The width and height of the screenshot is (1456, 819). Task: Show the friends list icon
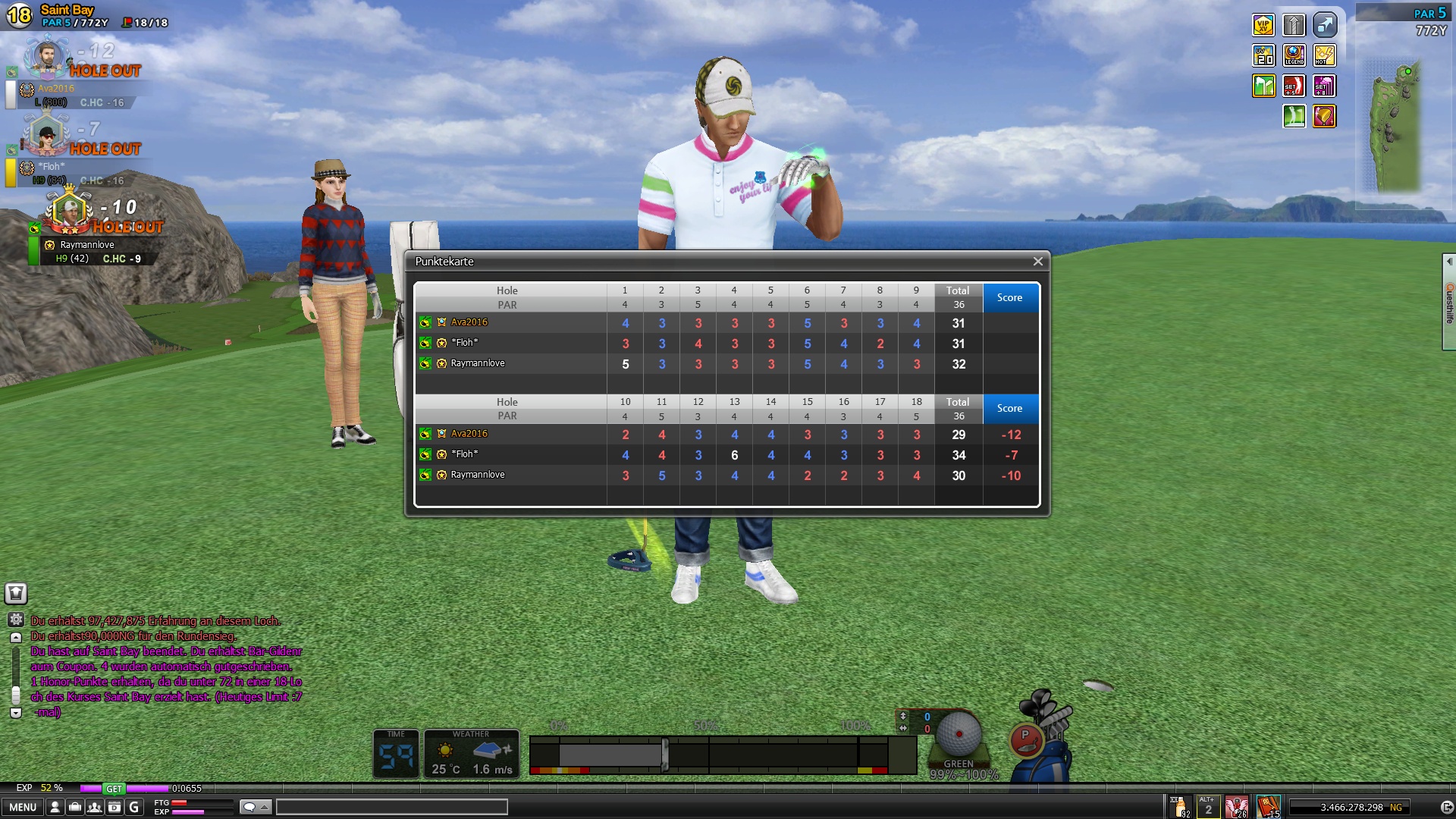[x=95, y=808]
